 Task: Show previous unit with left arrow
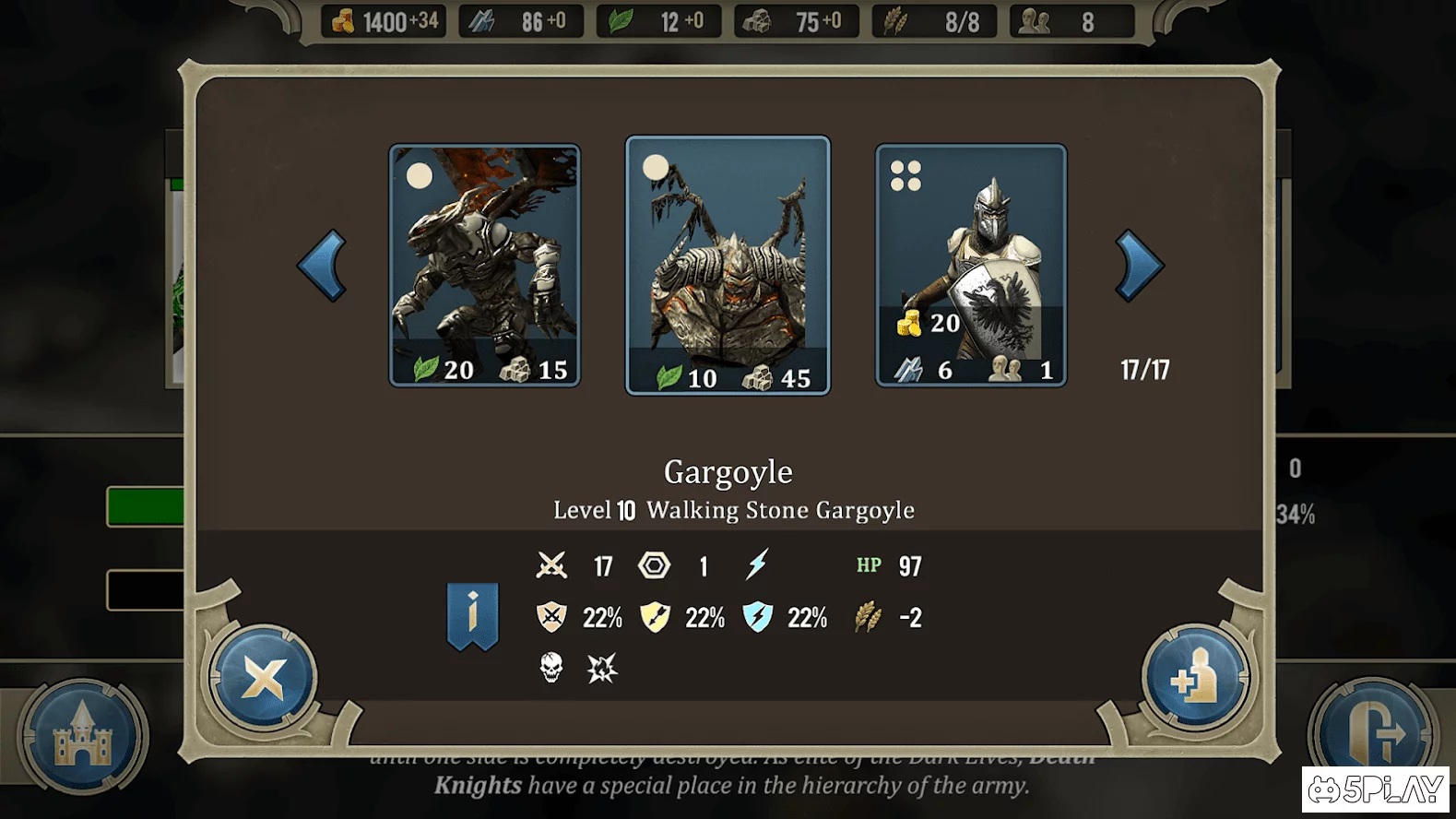point(322,266)
